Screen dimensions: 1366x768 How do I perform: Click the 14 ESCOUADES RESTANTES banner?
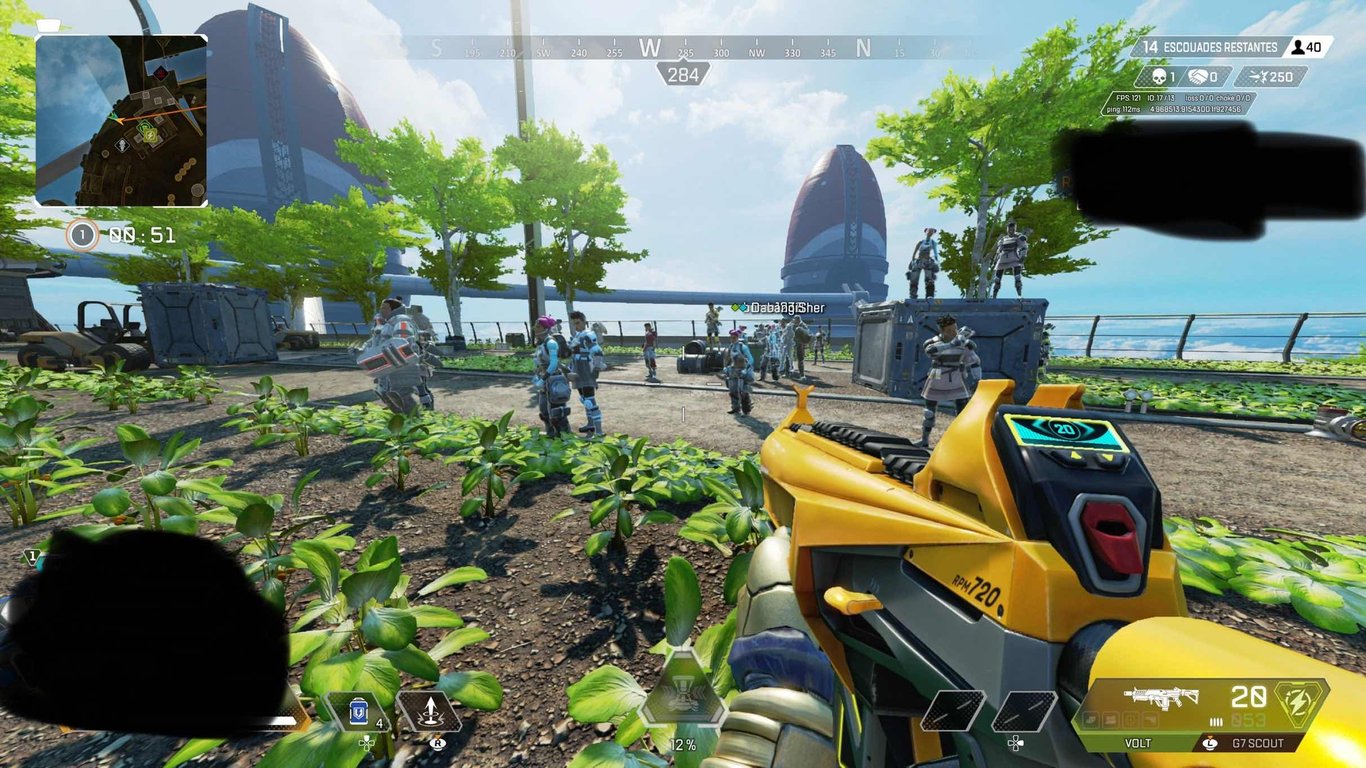pos(1210,45)
